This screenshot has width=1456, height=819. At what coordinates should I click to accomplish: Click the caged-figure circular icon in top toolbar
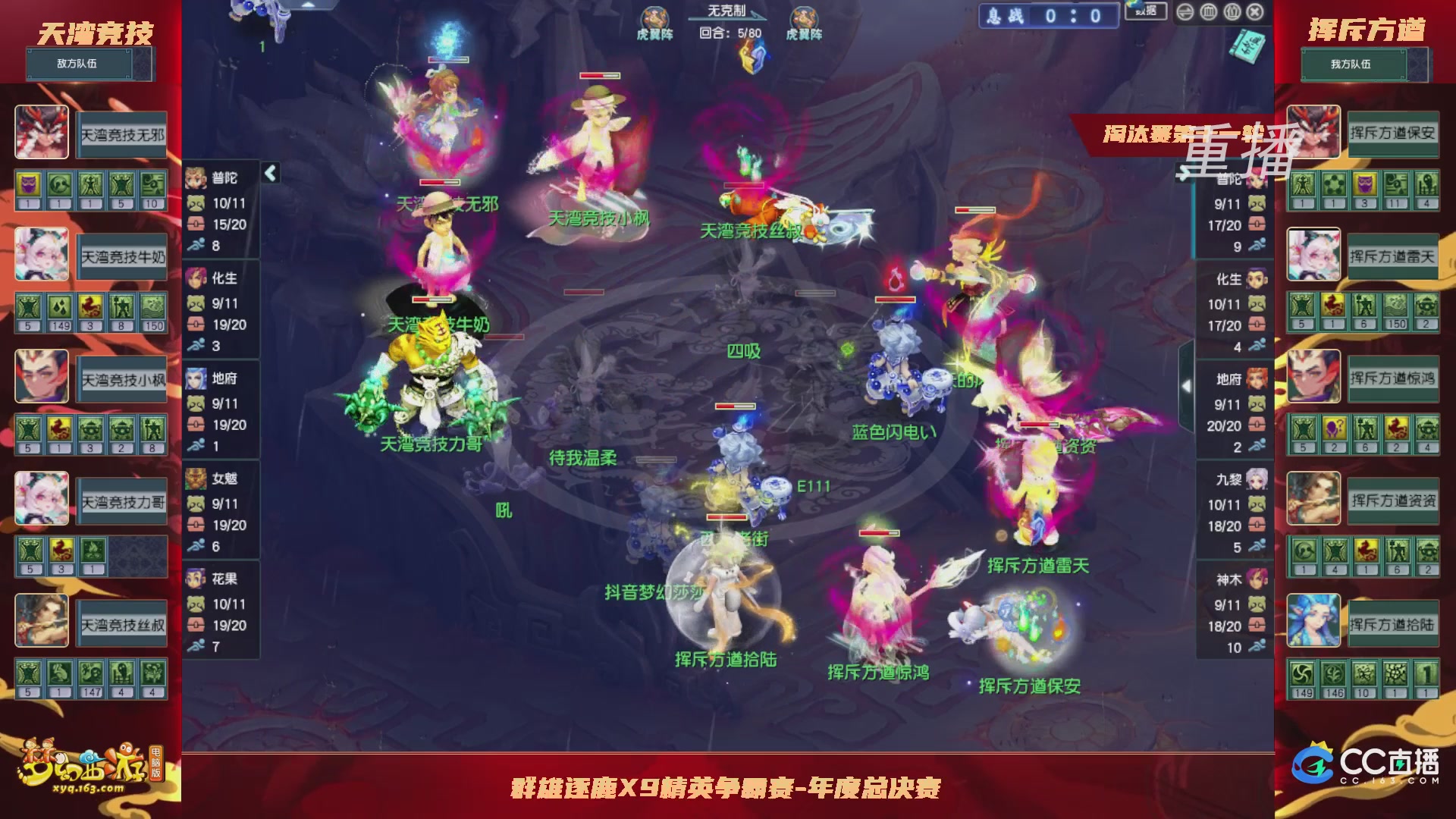pos(1232,11)
